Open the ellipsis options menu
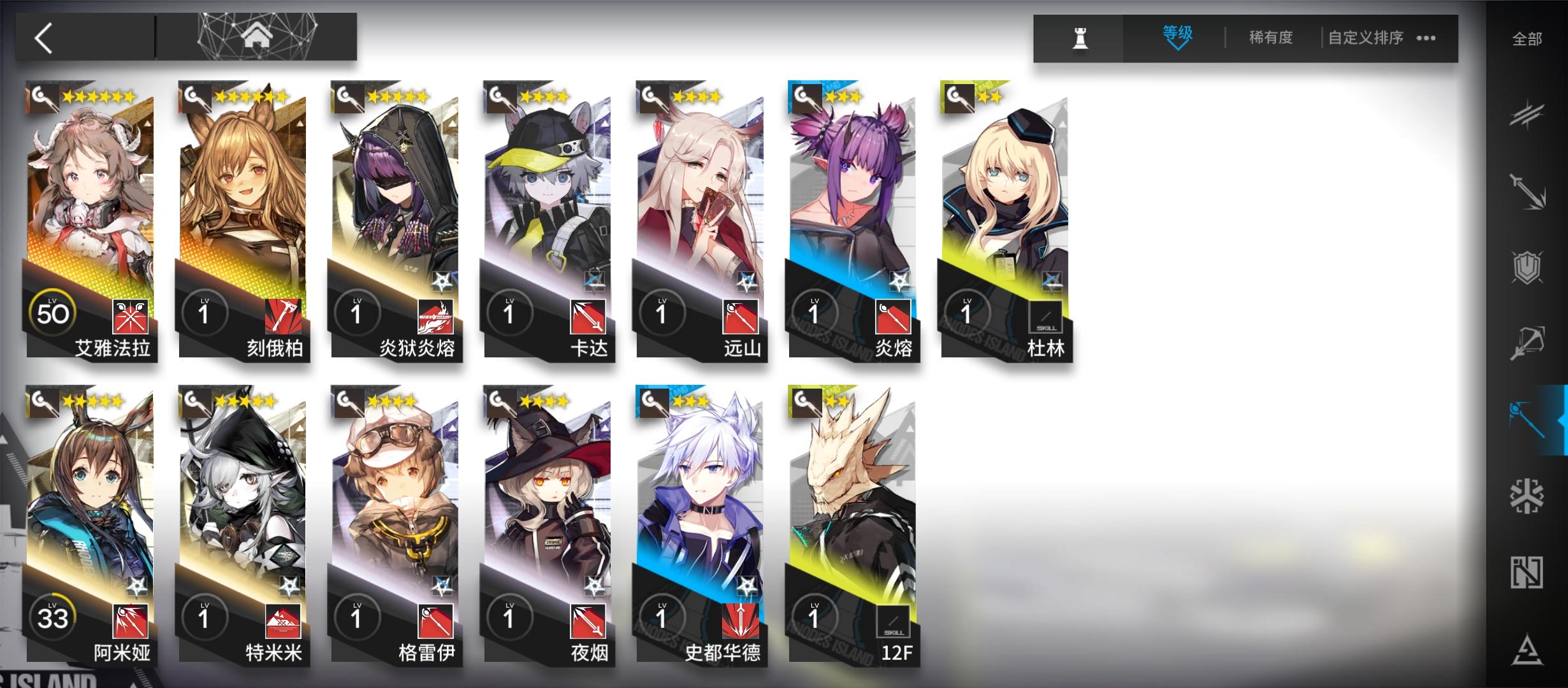The image size is (1568, 688). click(x=1426, y=38)
